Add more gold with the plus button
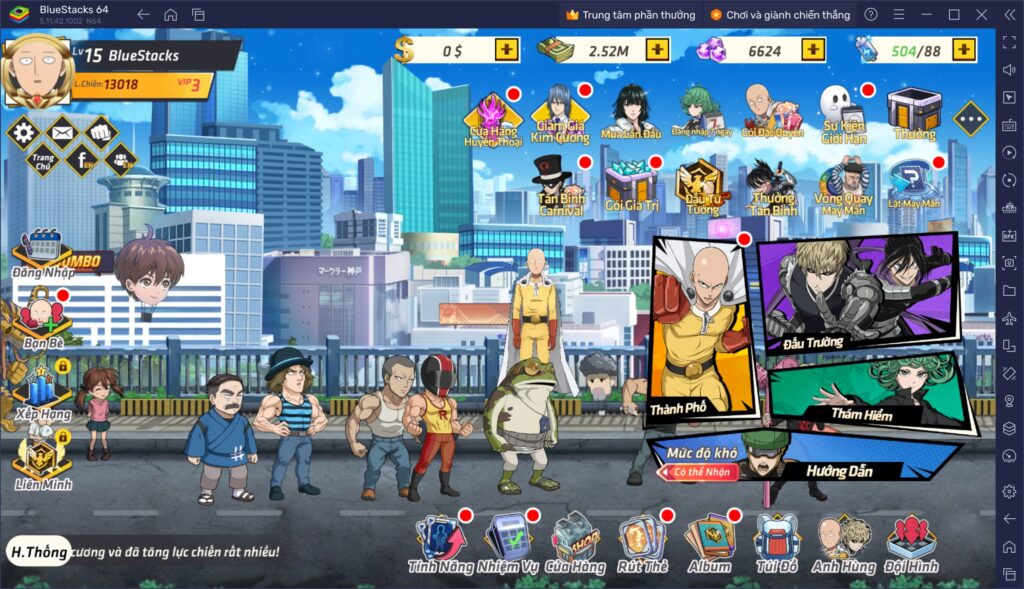This screenshot has width=1024, height=589. coord(507,49)
